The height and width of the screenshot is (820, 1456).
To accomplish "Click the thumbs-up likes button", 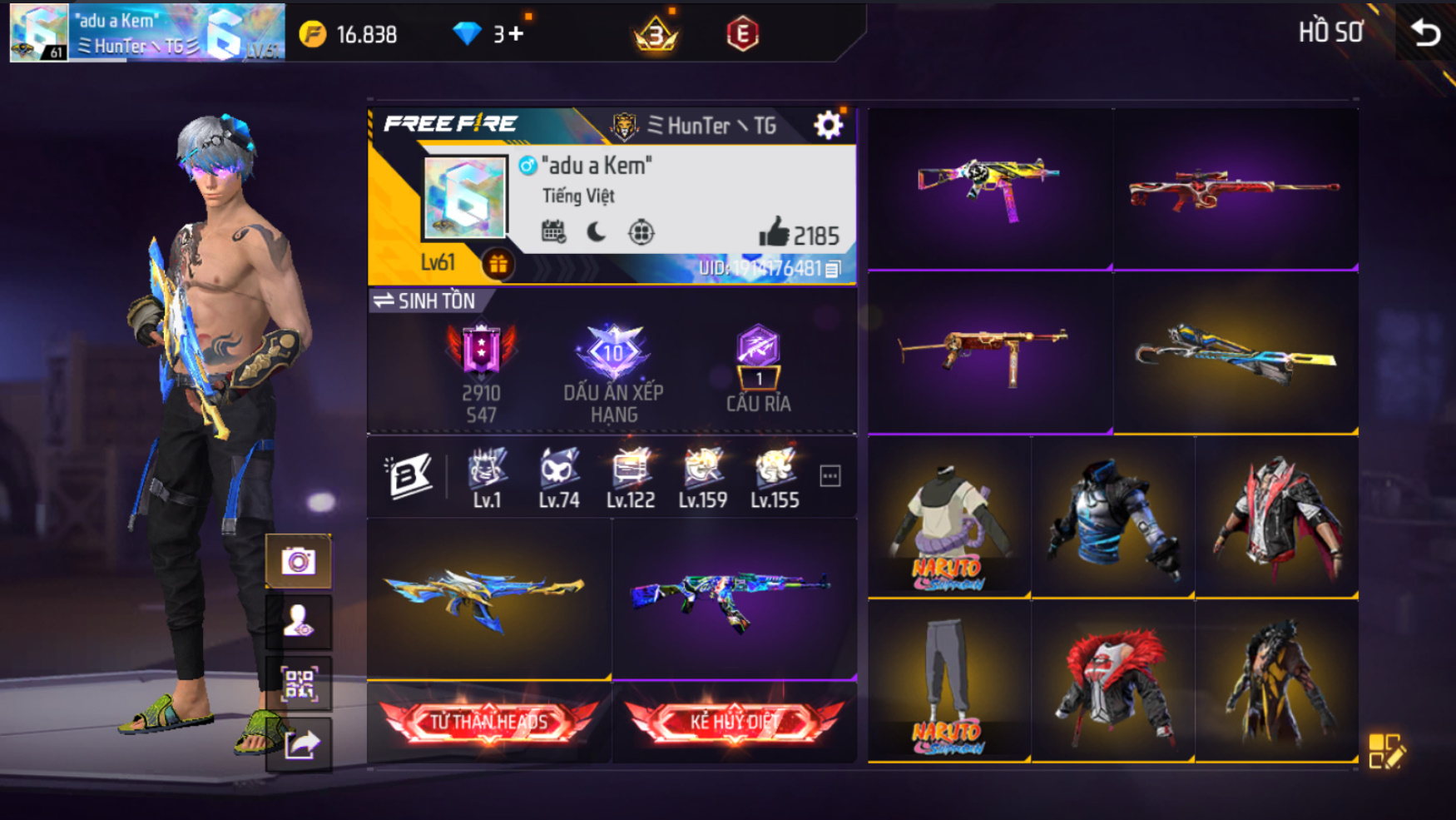I will (774, 233).
